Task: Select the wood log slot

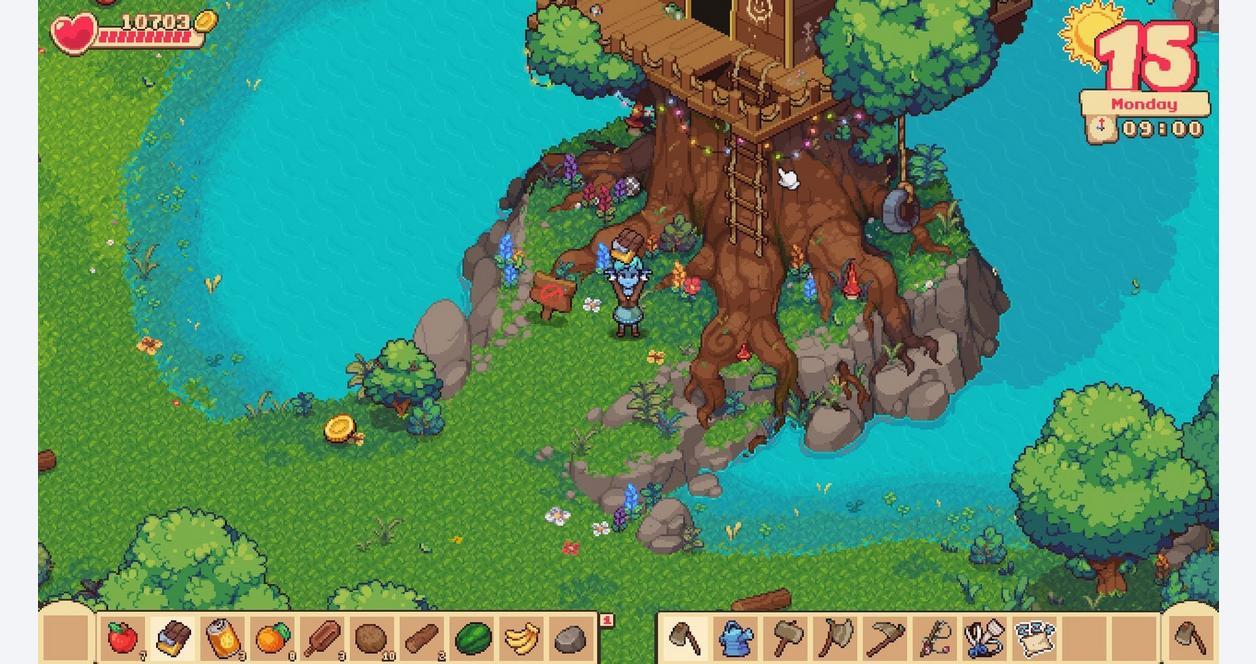Action: click(421, 638)
